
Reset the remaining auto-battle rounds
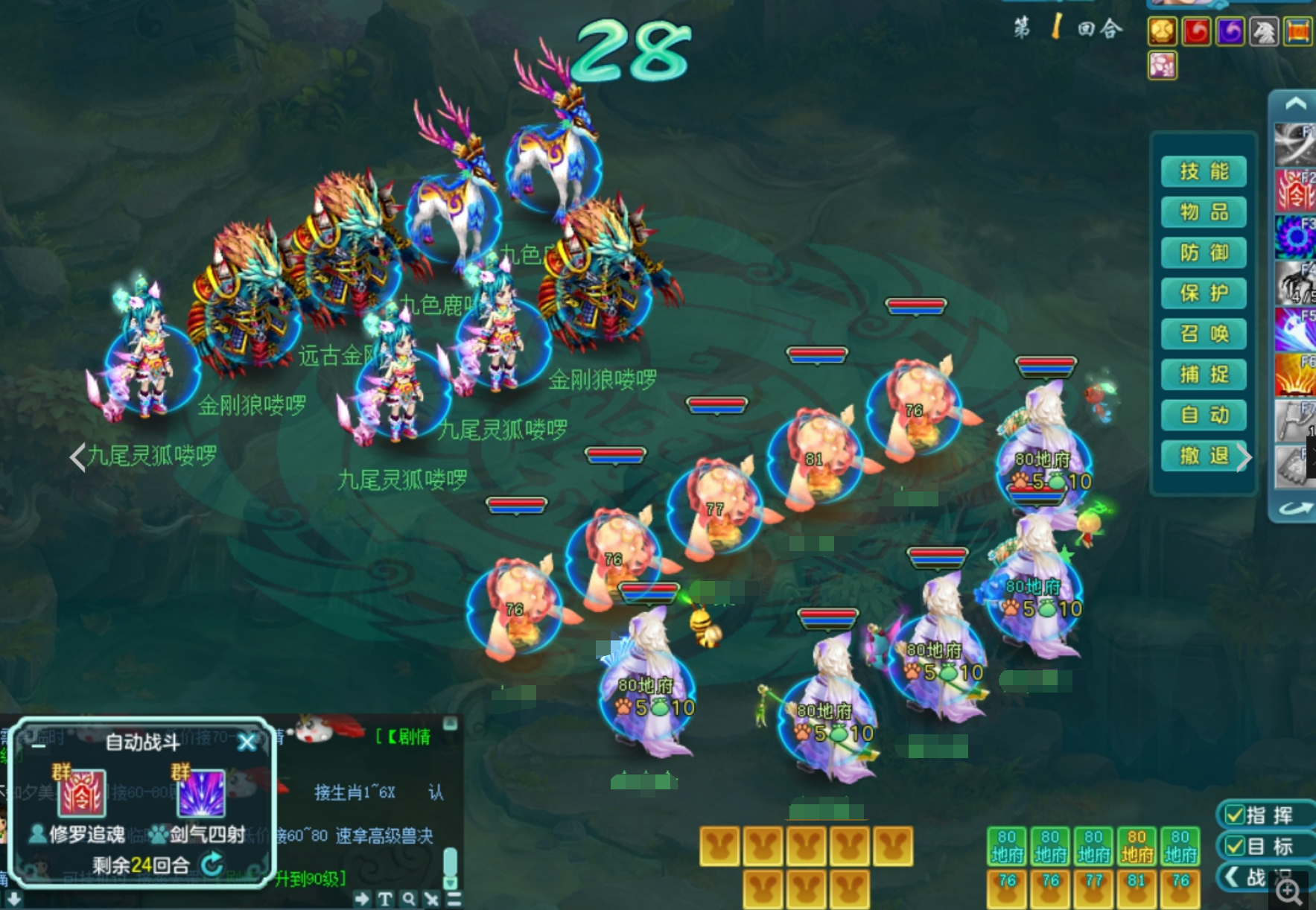tap(212, 864)
